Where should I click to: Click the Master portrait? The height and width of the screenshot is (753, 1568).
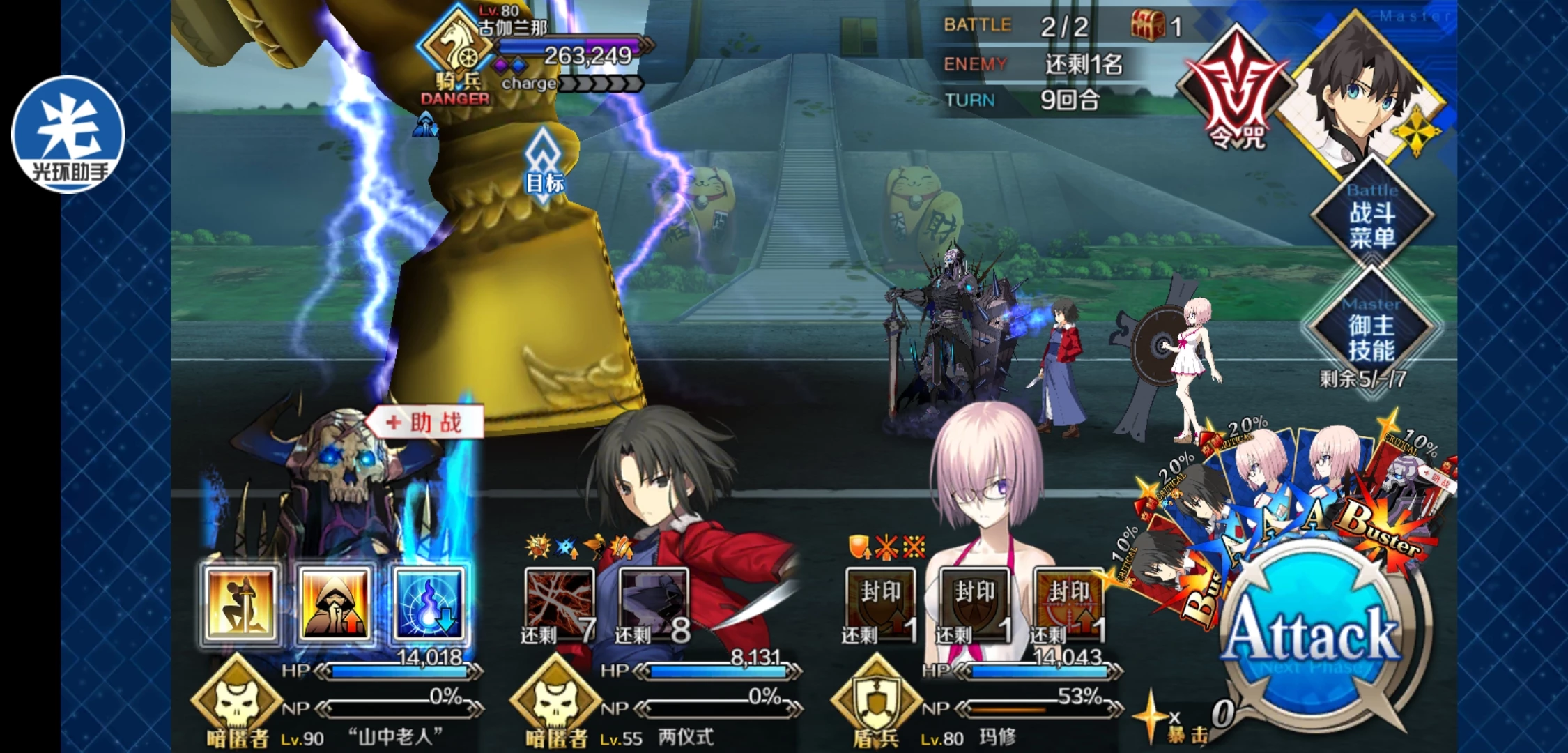click(1359, 98)
